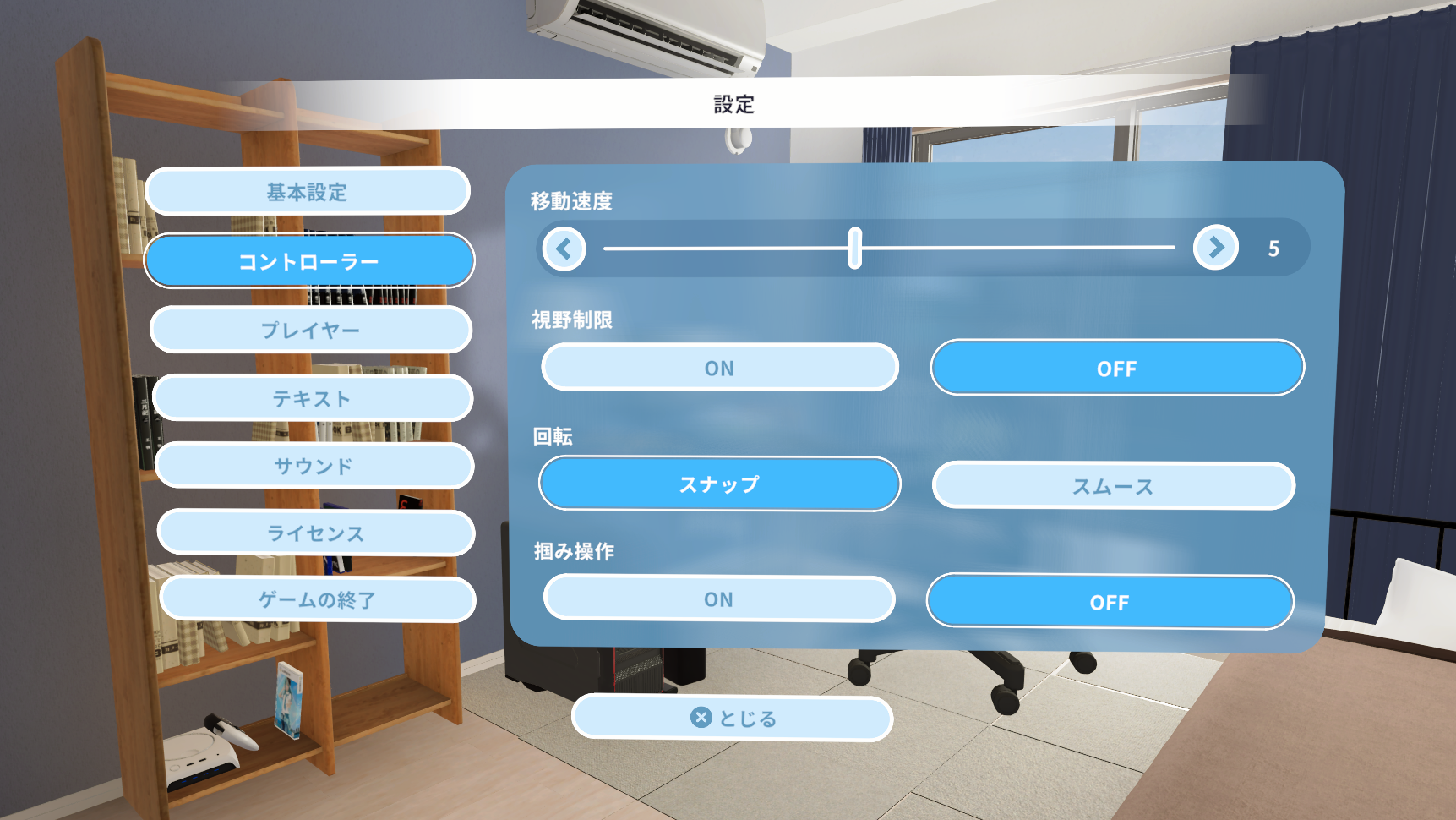
Task: Show the サウンド settings
Action: coord(314,466)
